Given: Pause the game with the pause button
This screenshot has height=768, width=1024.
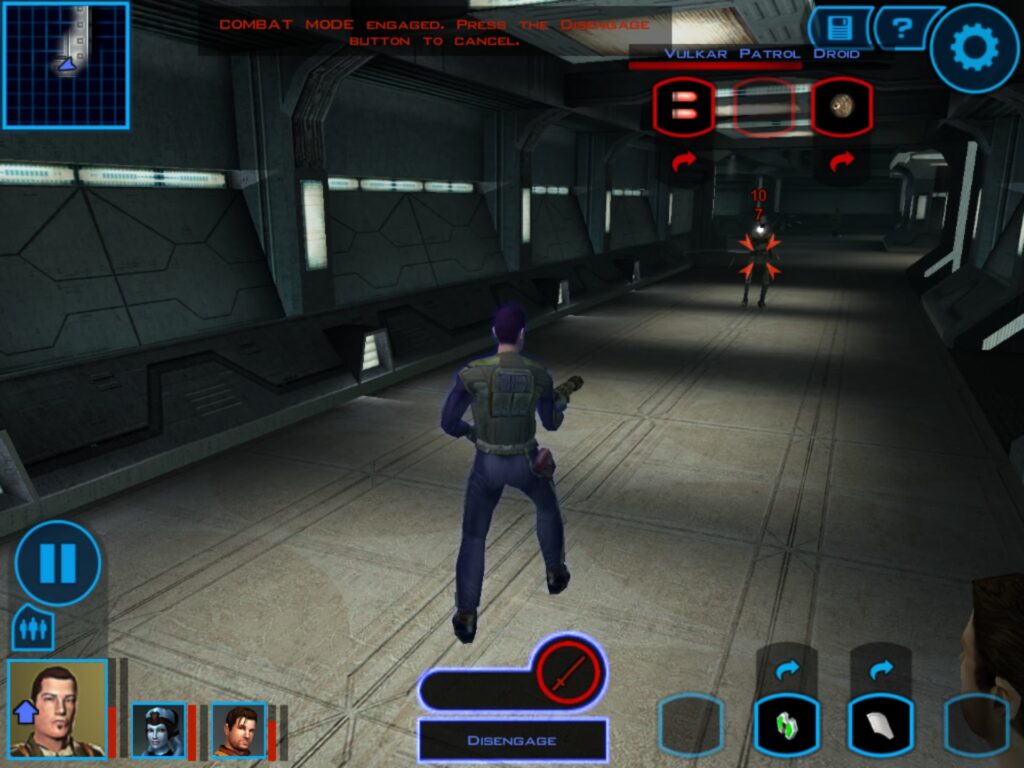Looking at the screenshot, I should (x=57, y=563).
